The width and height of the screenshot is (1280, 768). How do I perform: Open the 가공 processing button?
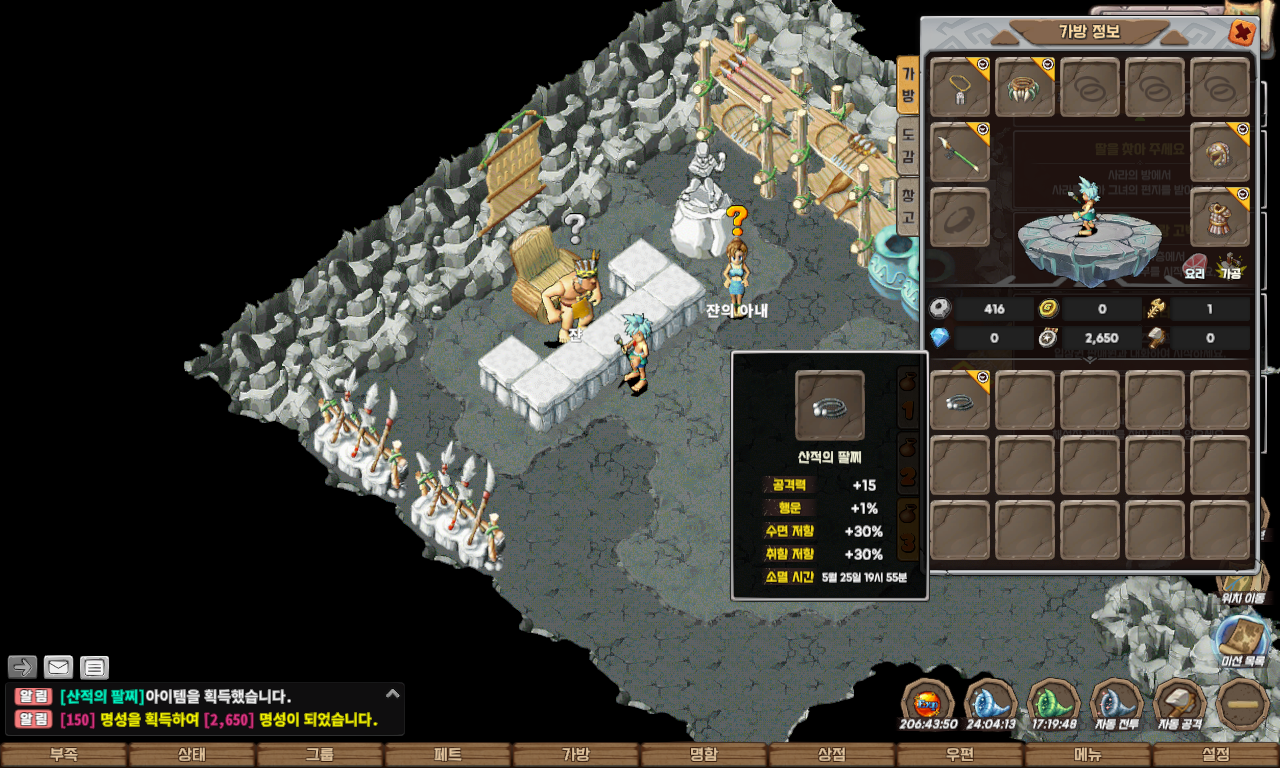tap(1230, 265)
